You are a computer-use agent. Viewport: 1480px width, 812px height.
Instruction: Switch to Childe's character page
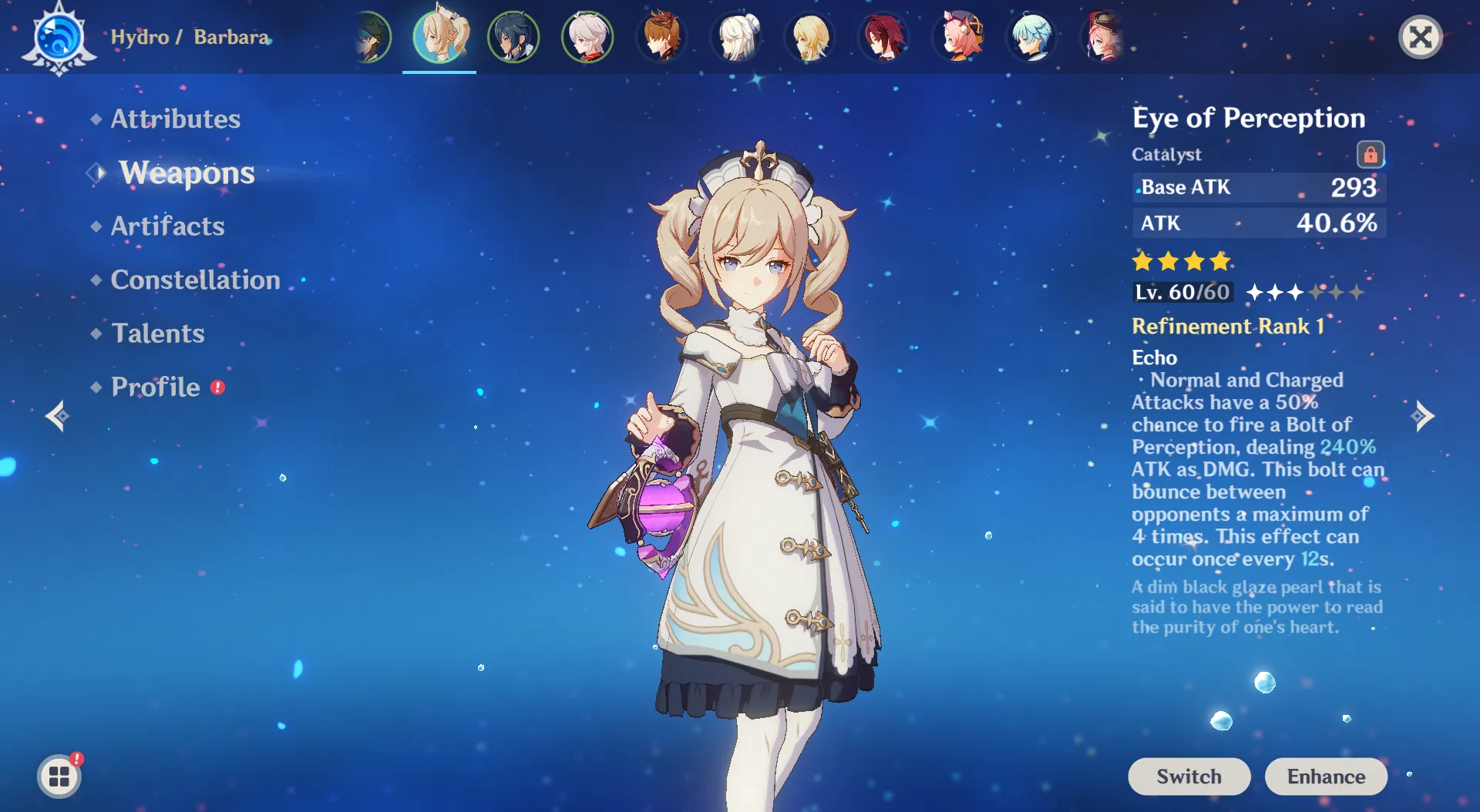click(x=661, y=35)
